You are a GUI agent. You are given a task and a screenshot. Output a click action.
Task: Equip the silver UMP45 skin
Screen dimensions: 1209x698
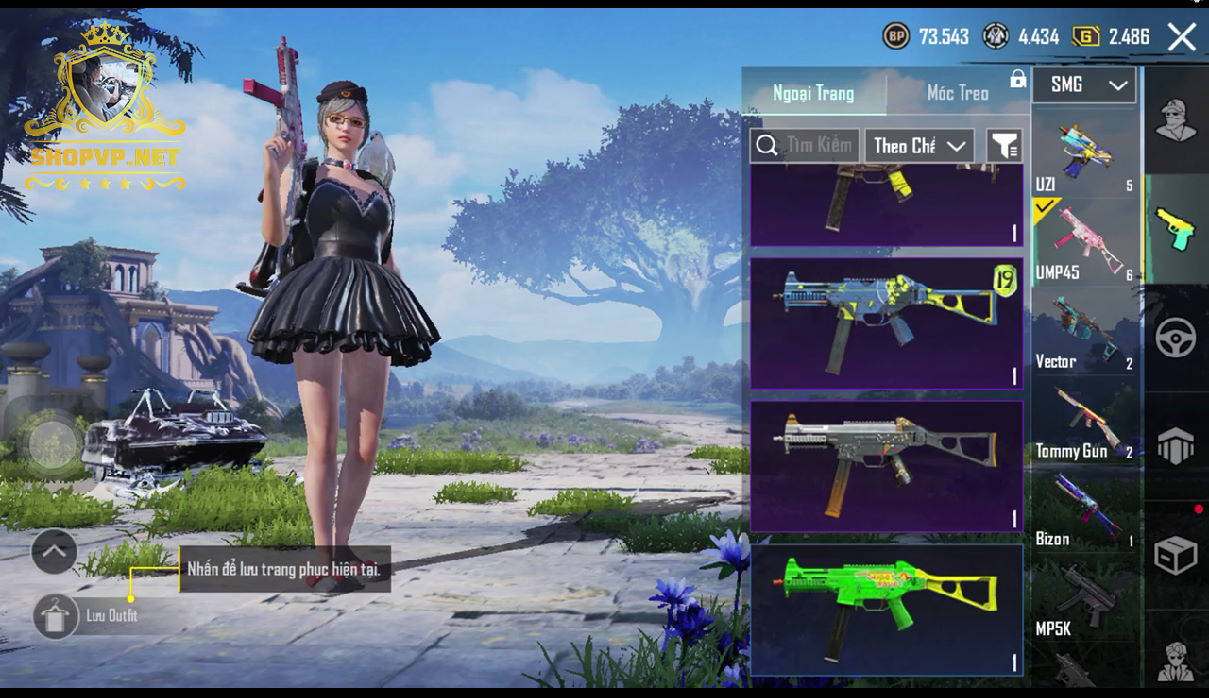pyautogui.click(x=886, y=465)
